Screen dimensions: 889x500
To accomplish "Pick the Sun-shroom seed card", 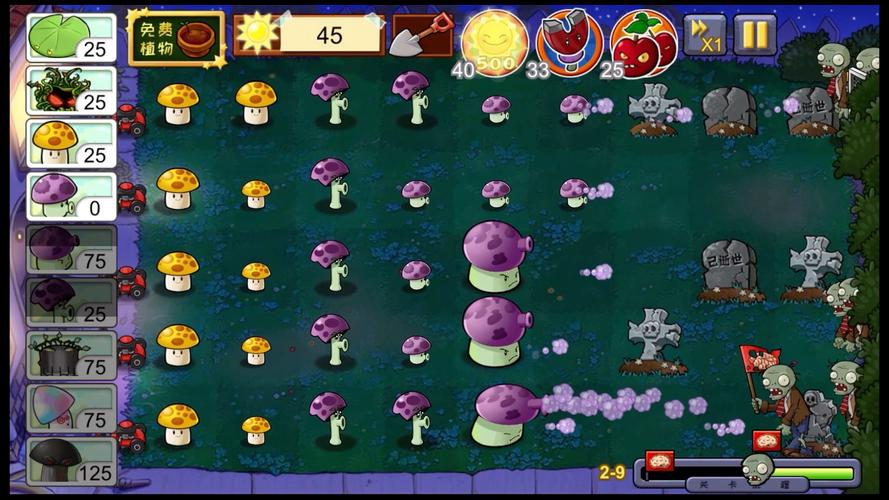I will (x=70, y=143).
